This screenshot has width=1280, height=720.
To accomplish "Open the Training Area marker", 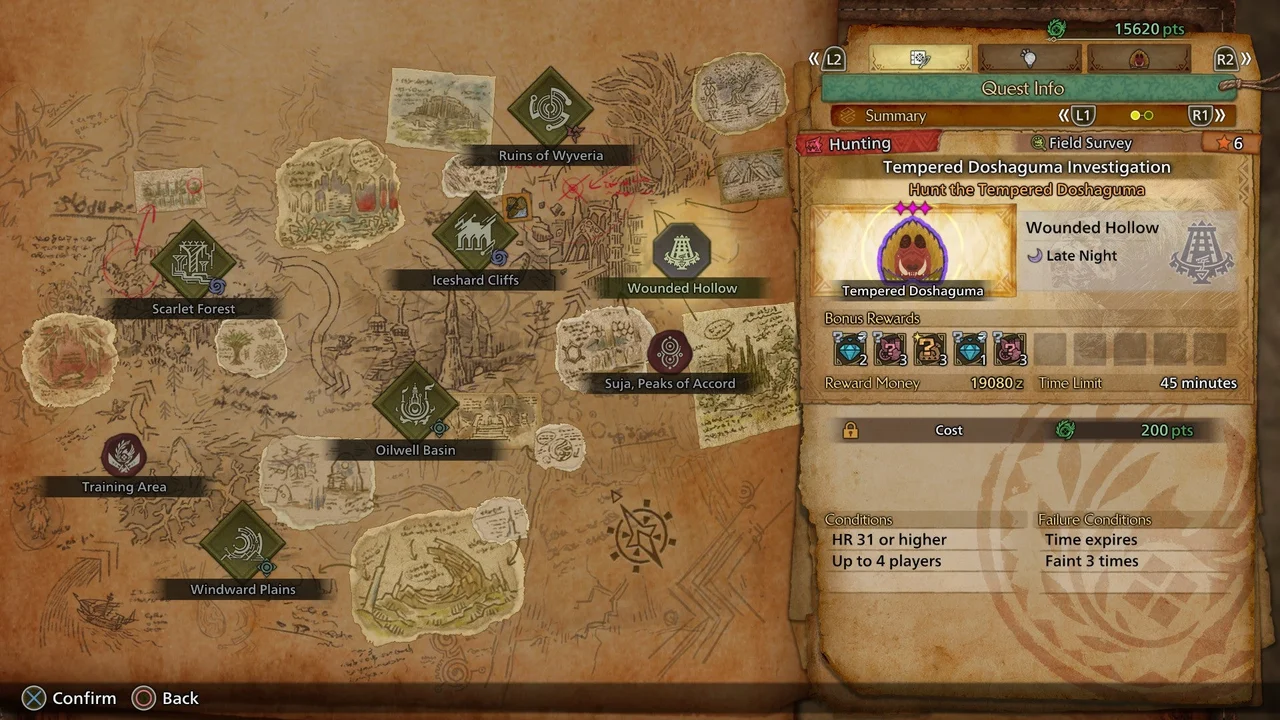I will coord(124,456).
